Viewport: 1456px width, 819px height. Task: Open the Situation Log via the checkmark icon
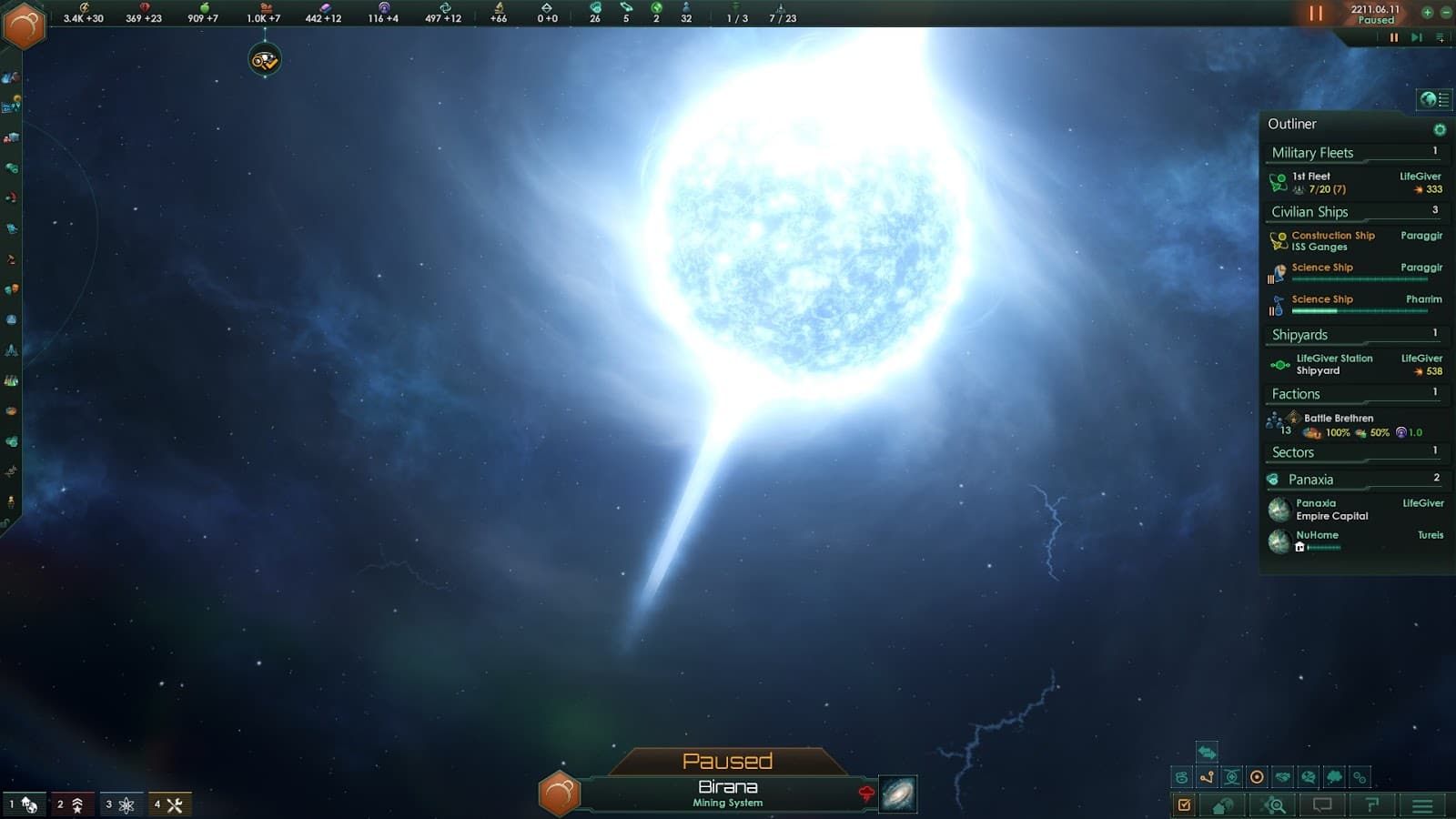point(1184,805)
